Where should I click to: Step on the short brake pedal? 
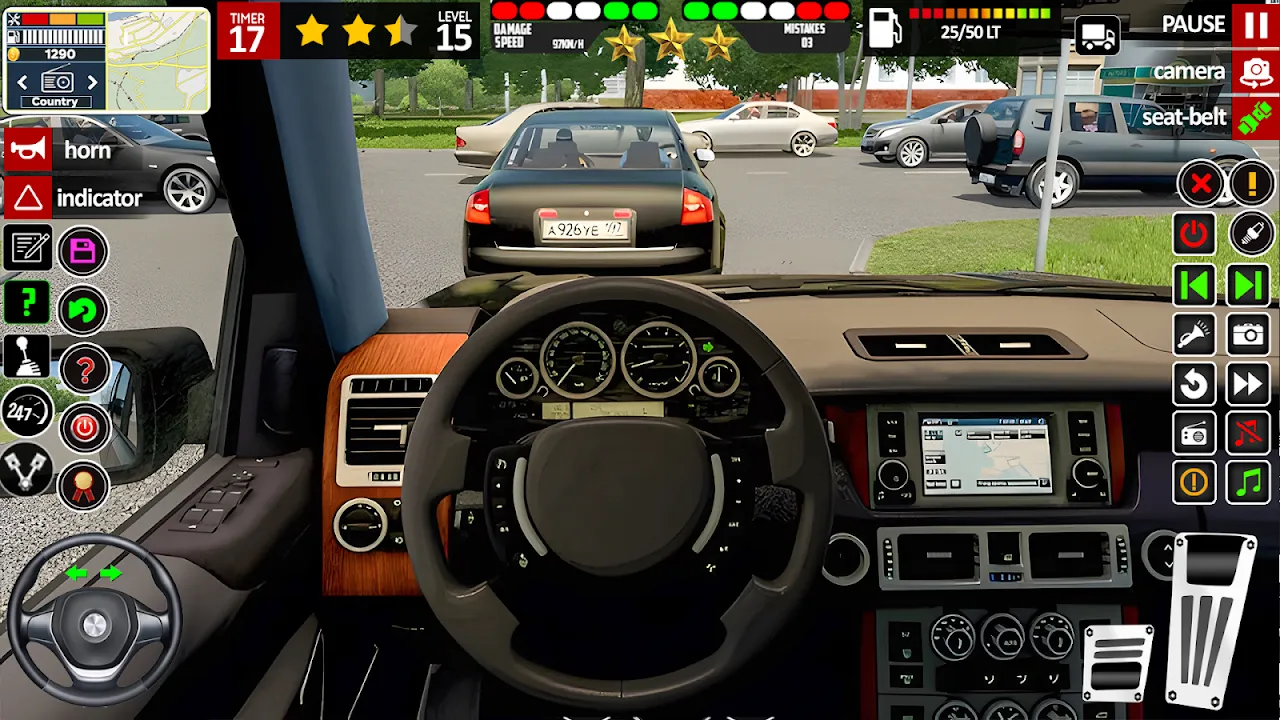[1117, 662]
